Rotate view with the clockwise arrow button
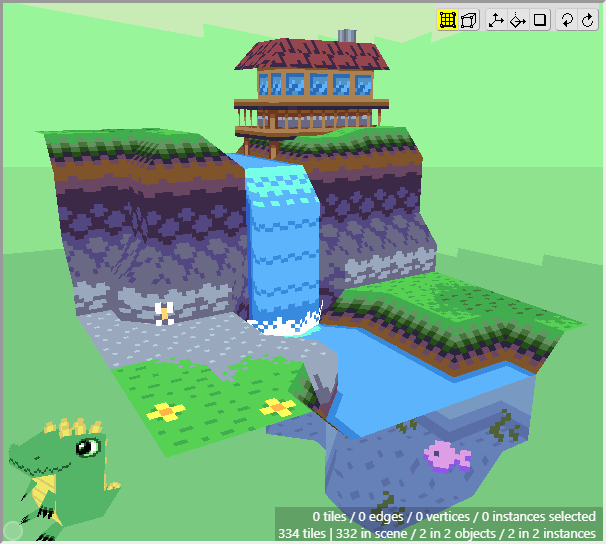606x544 pixels. [587, 20]
